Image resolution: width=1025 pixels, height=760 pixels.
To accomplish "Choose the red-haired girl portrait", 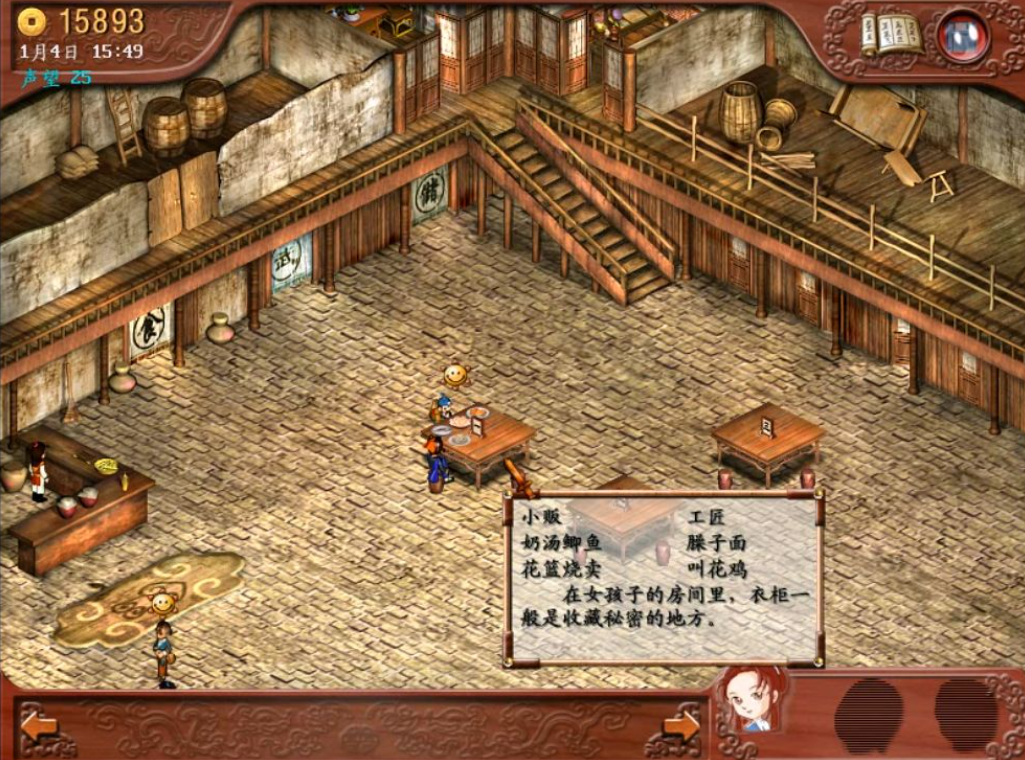I will 750,698.
